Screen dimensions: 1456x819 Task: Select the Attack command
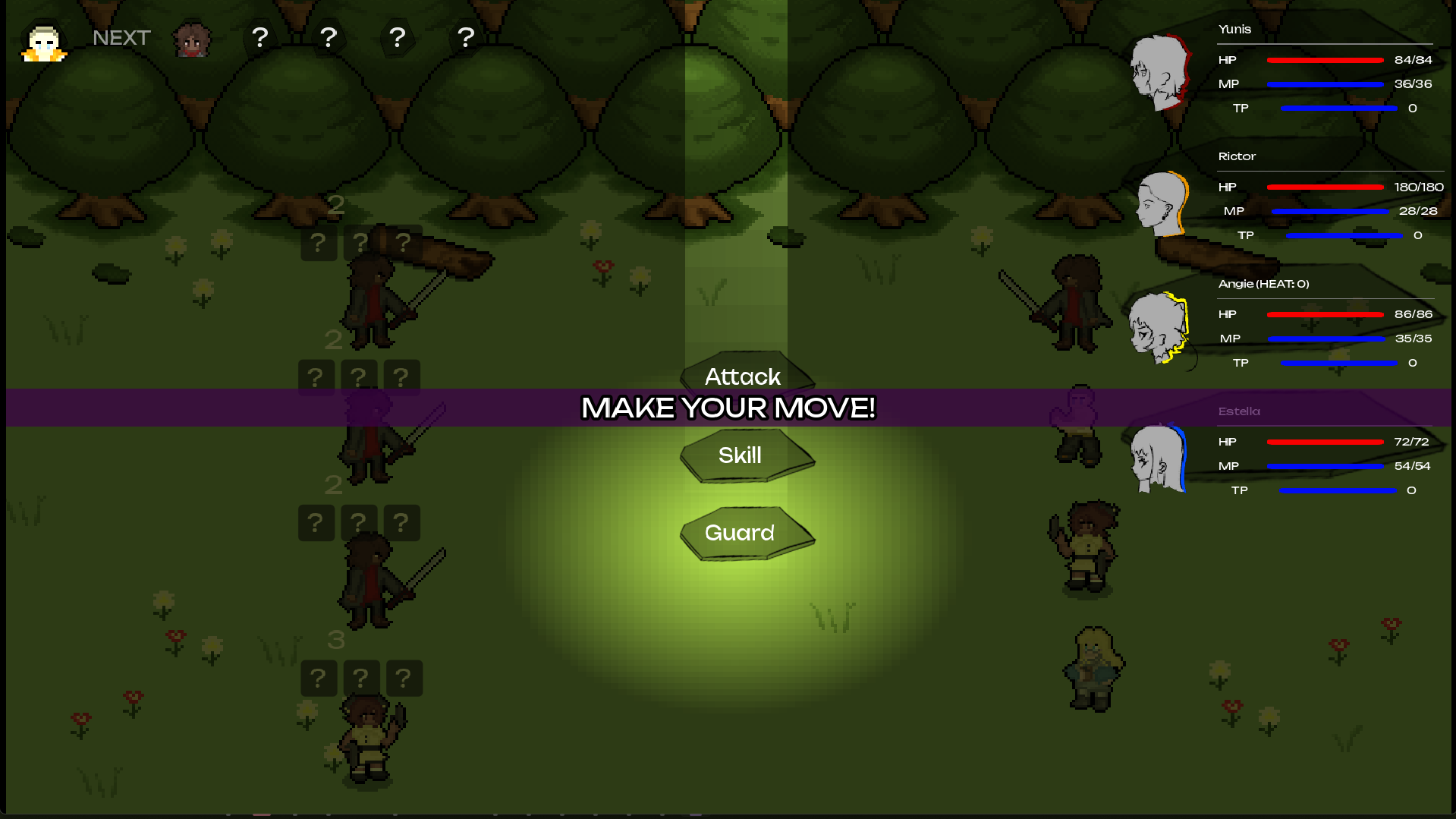pos(743,376)
